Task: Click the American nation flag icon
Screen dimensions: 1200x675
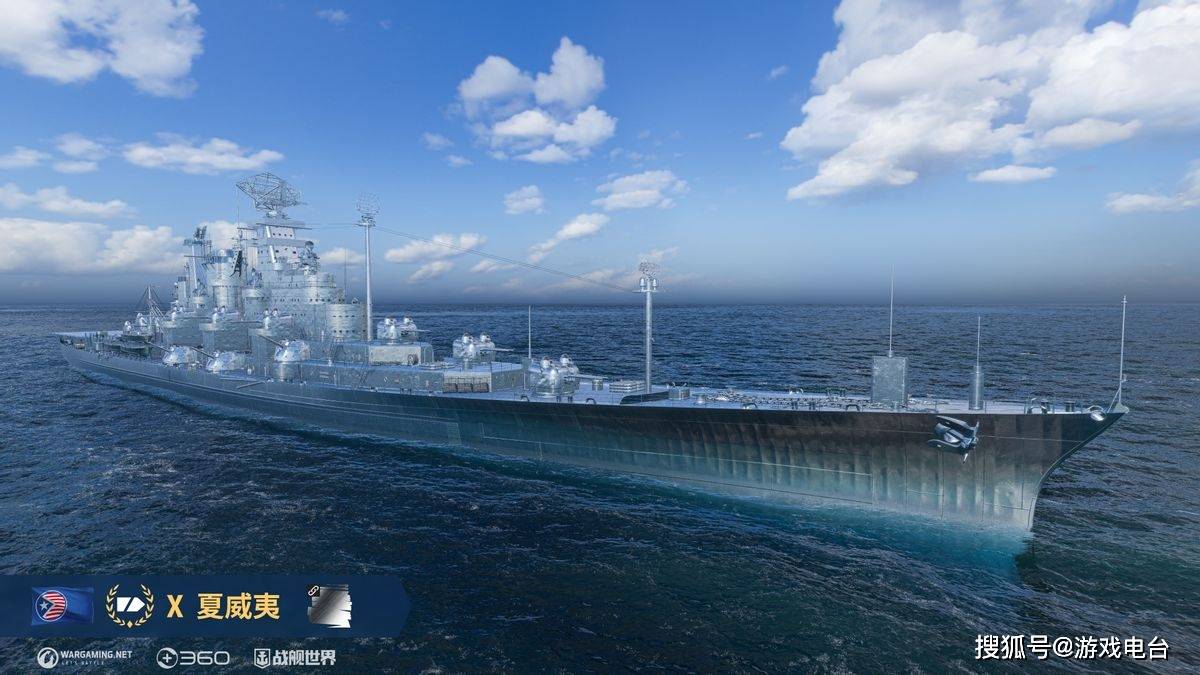Action: (62, 606)
